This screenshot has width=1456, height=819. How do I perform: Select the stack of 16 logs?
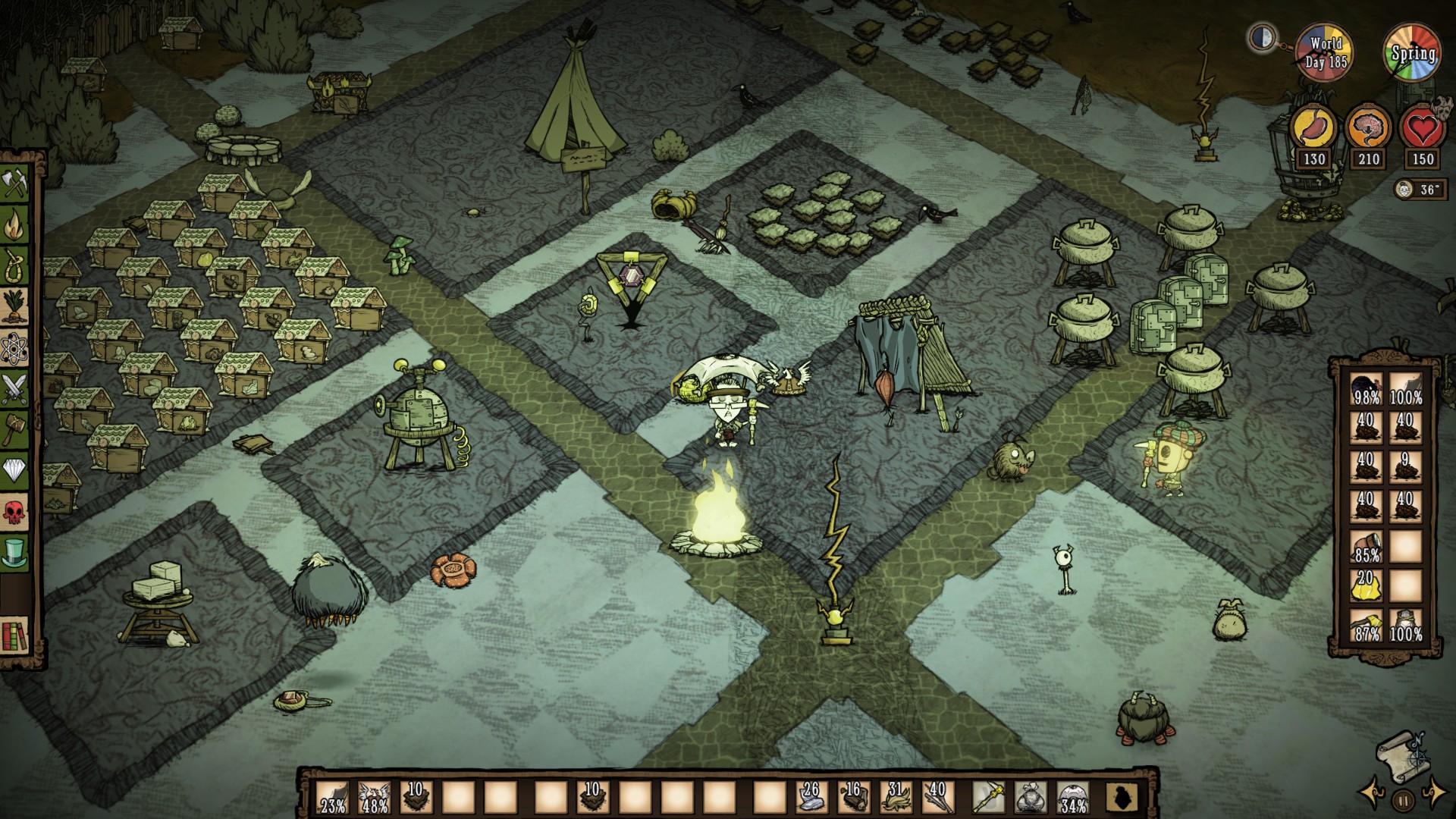853,798
